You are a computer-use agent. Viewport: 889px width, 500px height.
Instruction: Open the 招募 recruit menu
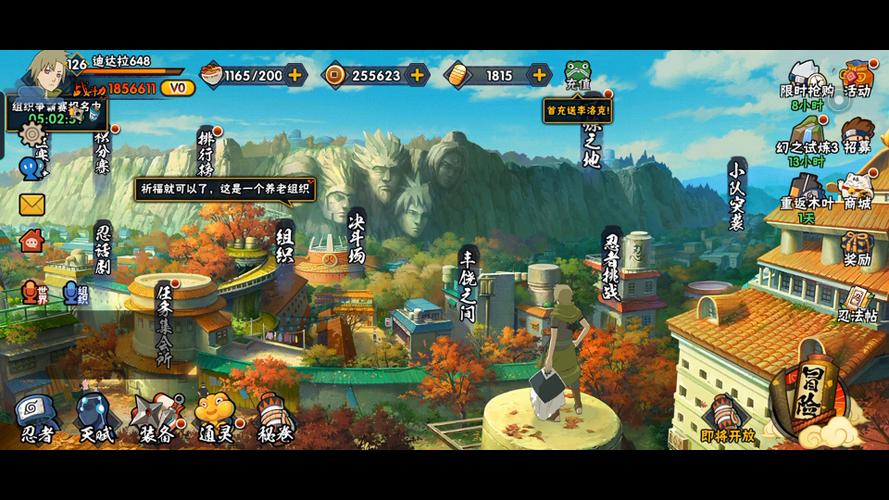(856, 136)
